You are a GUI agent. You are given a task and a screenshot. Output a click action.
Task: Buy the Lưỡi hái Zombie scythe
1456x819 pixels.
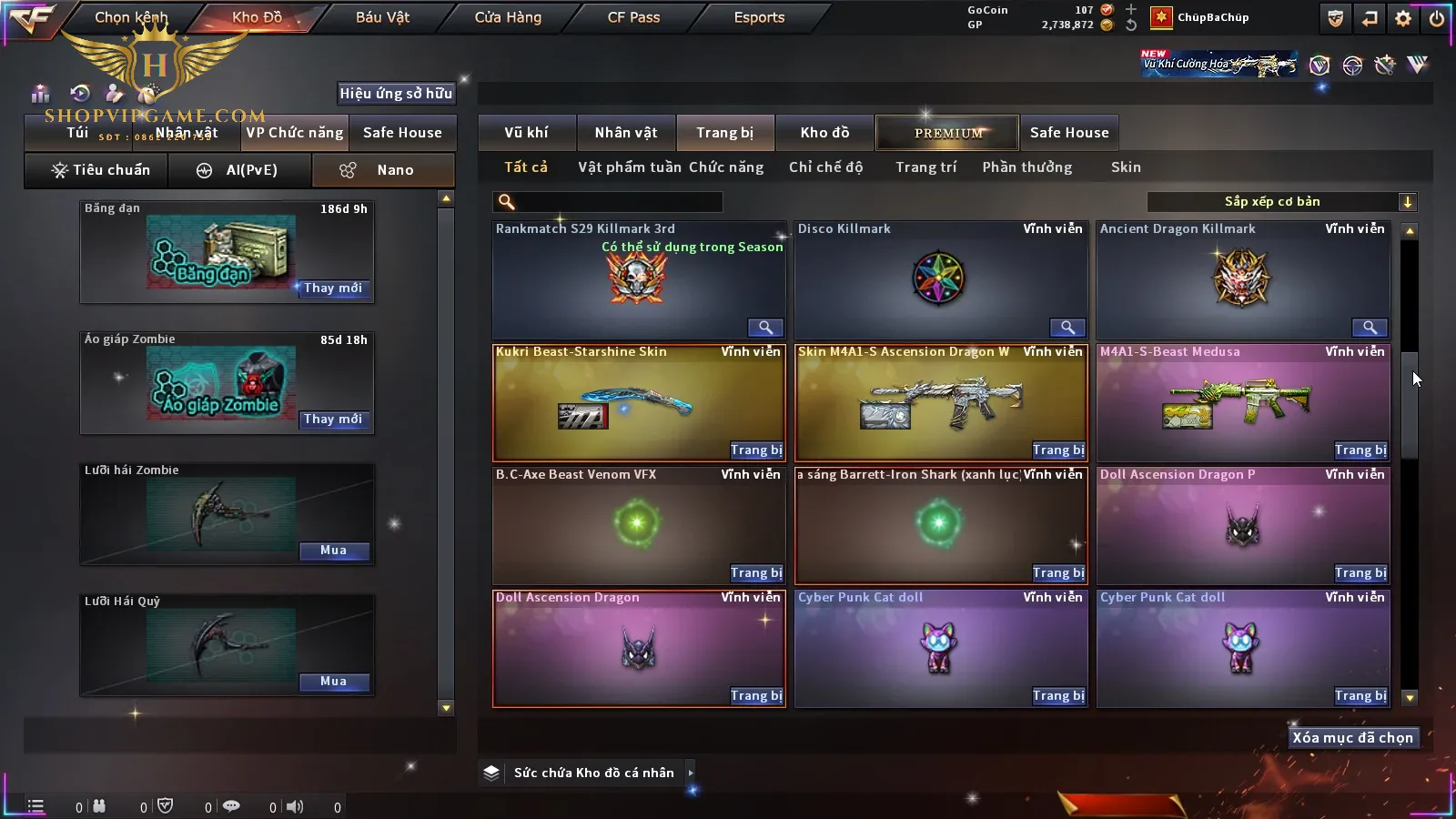333,551
